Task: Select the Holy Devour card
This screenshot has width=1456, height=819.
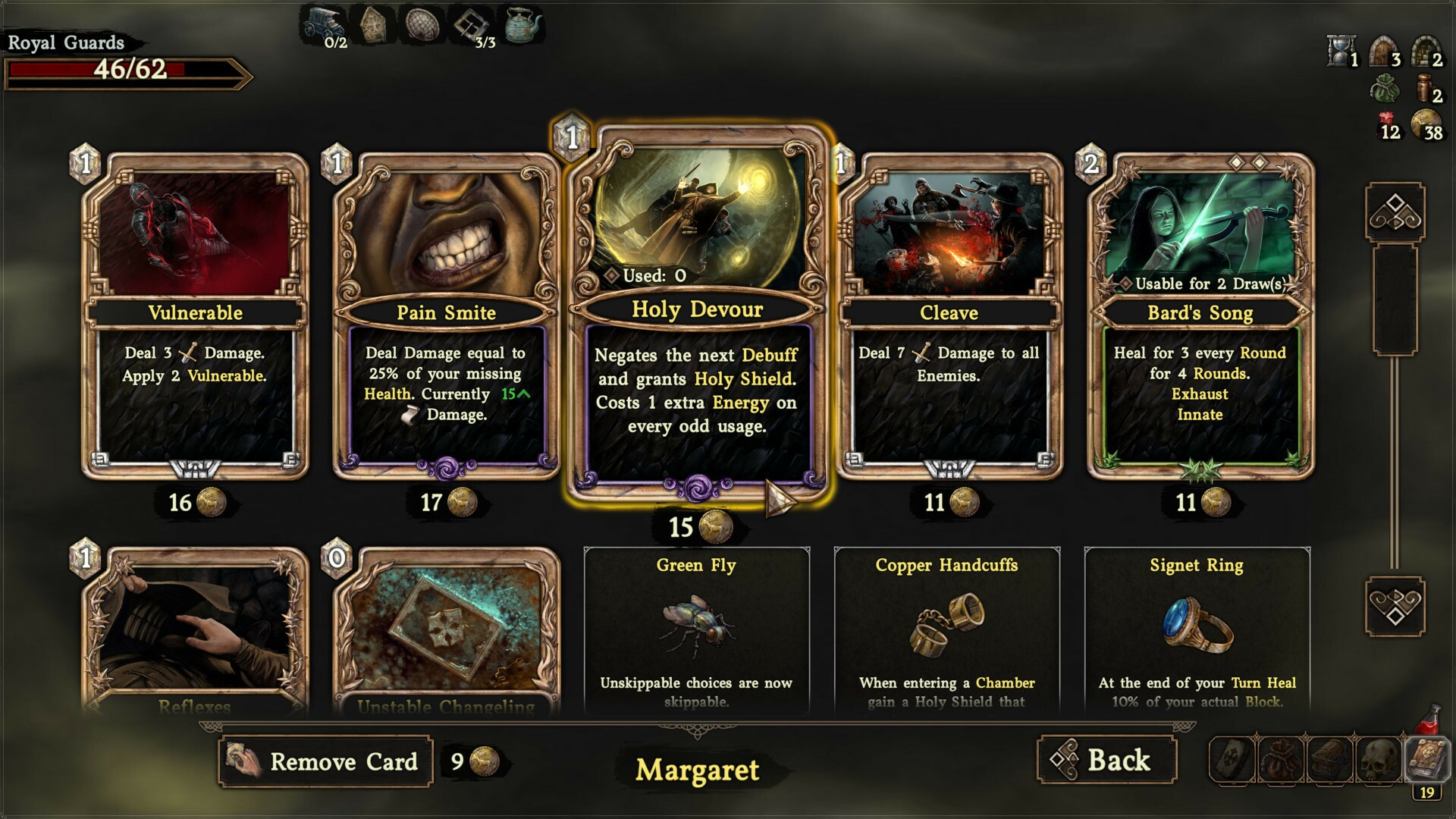Action: click(697, 311)
